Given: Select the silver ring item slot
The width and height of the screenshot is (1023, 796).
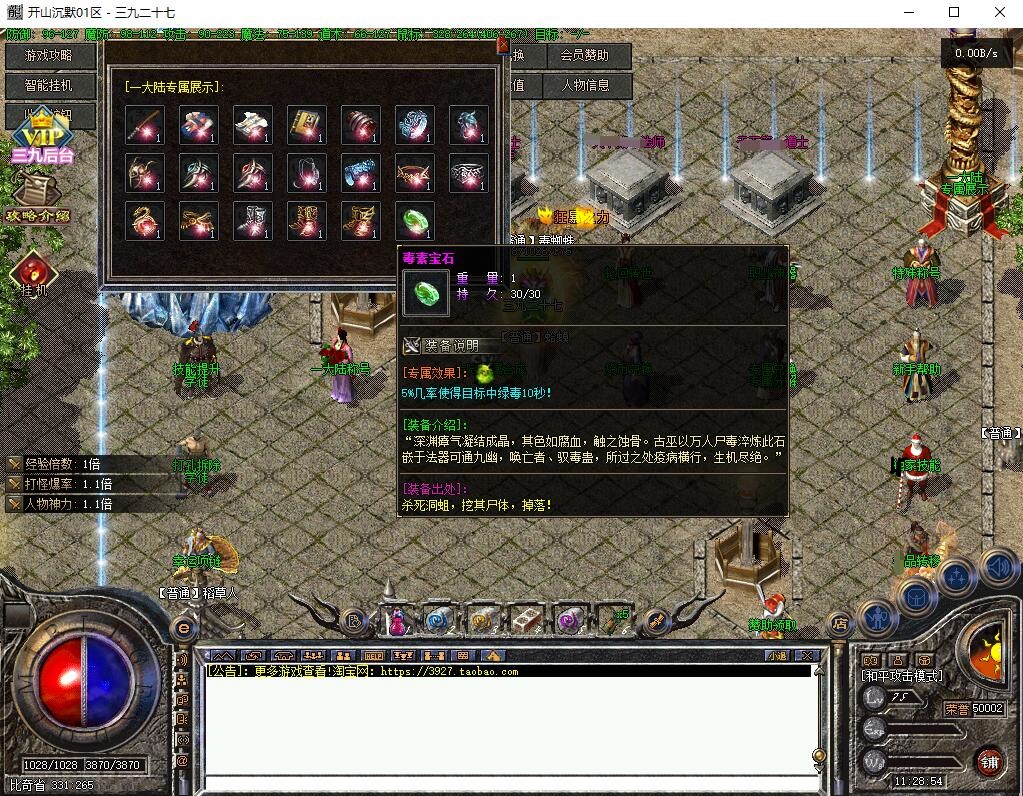Looking at the screenshot, I should pyautogui.click(x=468, y=172).
